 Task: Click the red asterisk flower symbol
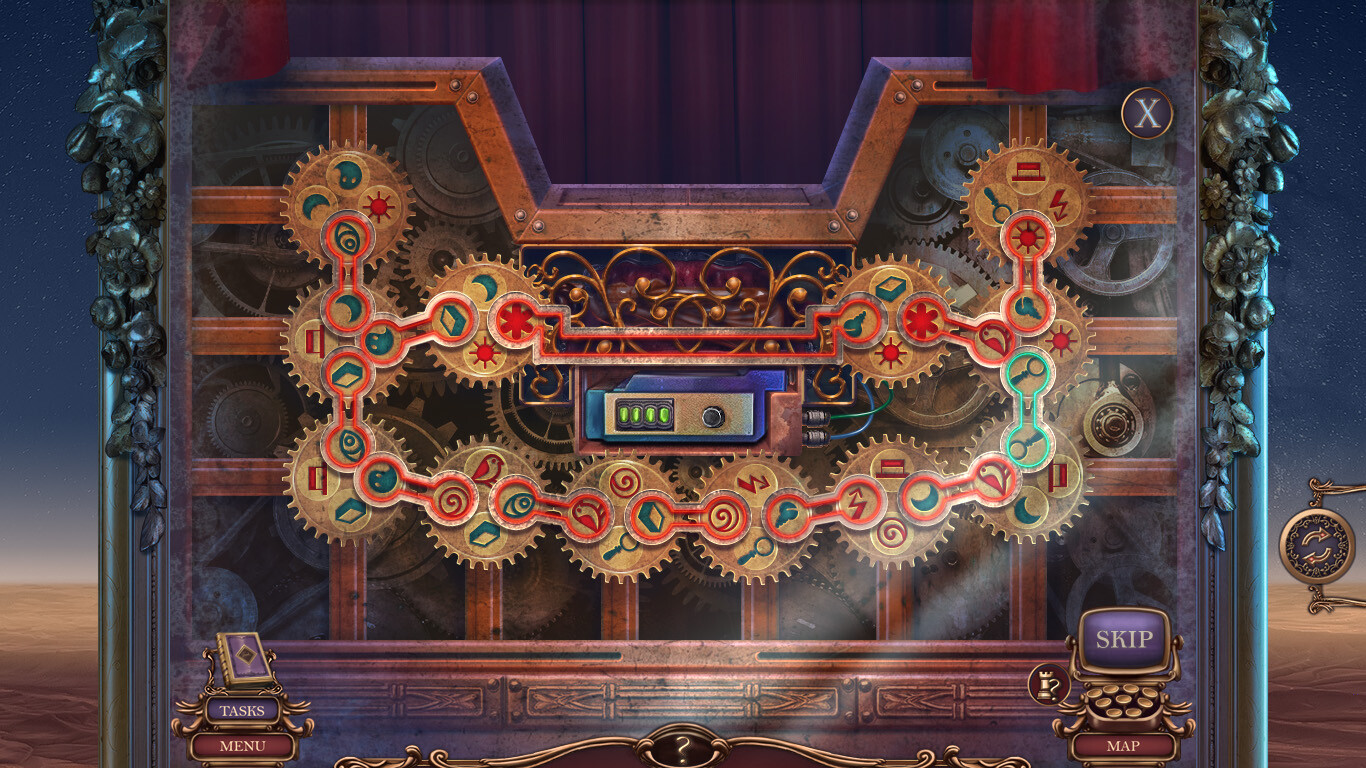point(514,319)
